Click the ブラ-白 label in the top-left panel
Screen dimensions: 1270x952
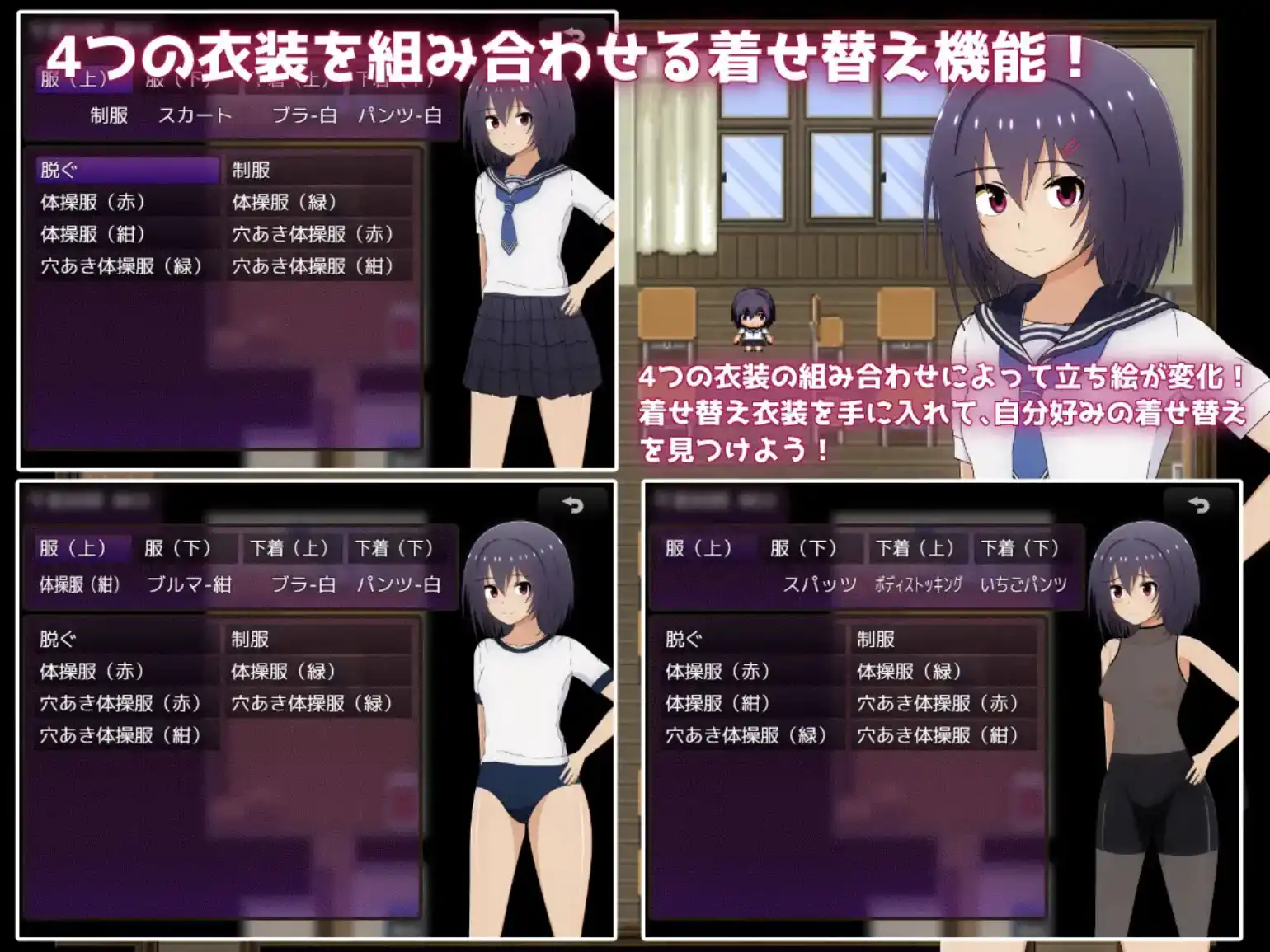click(304, 116)
